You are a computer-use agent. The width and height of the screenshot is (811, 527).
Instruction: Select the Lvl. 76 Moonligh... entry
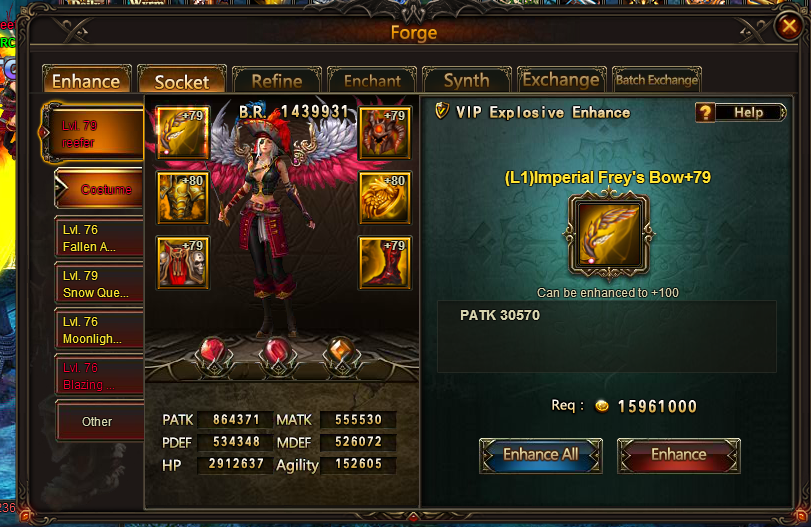[99, 330]
